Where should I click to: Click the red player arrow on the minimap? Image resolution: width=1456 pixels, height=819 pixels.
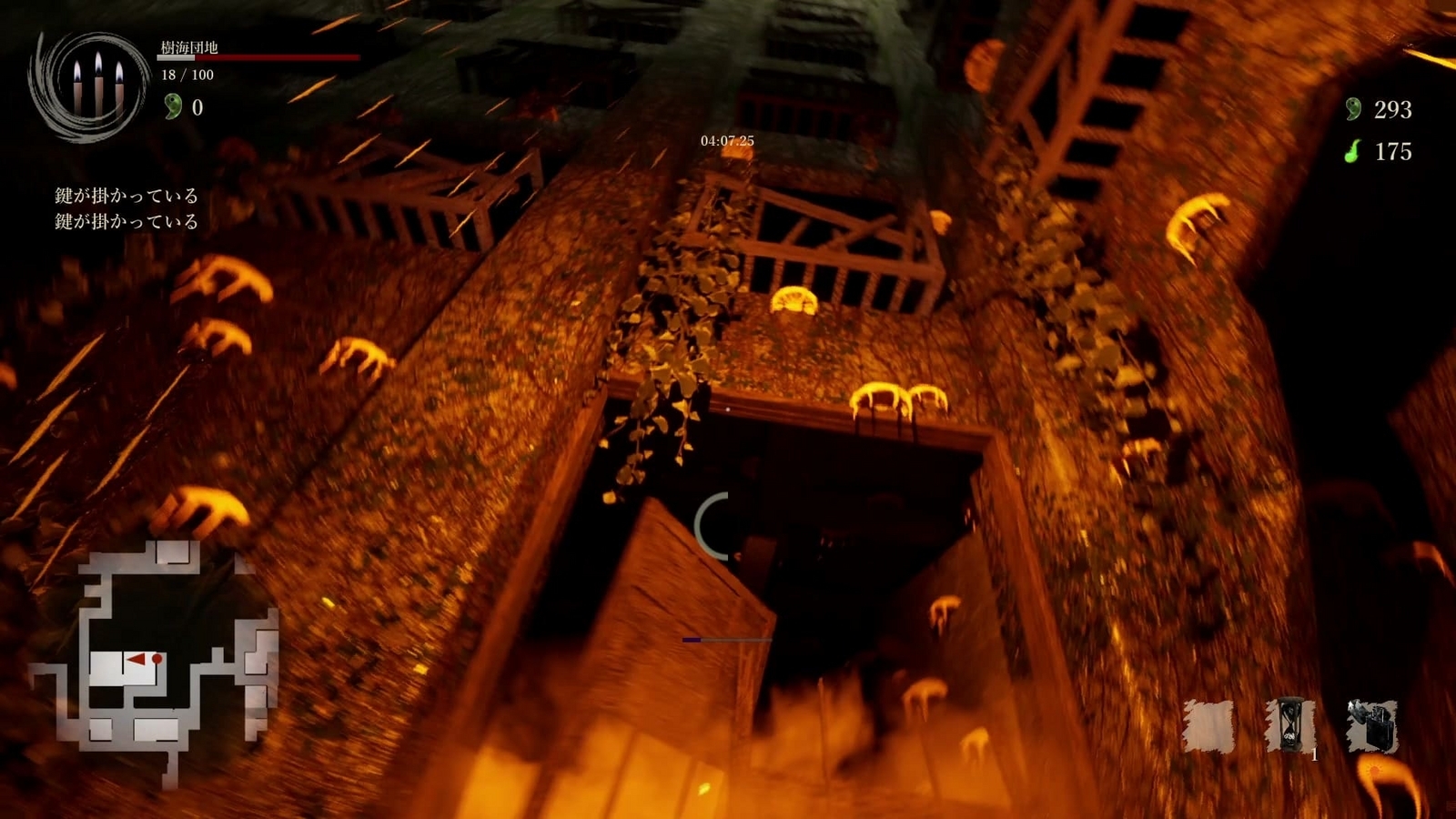click(135, 658)
